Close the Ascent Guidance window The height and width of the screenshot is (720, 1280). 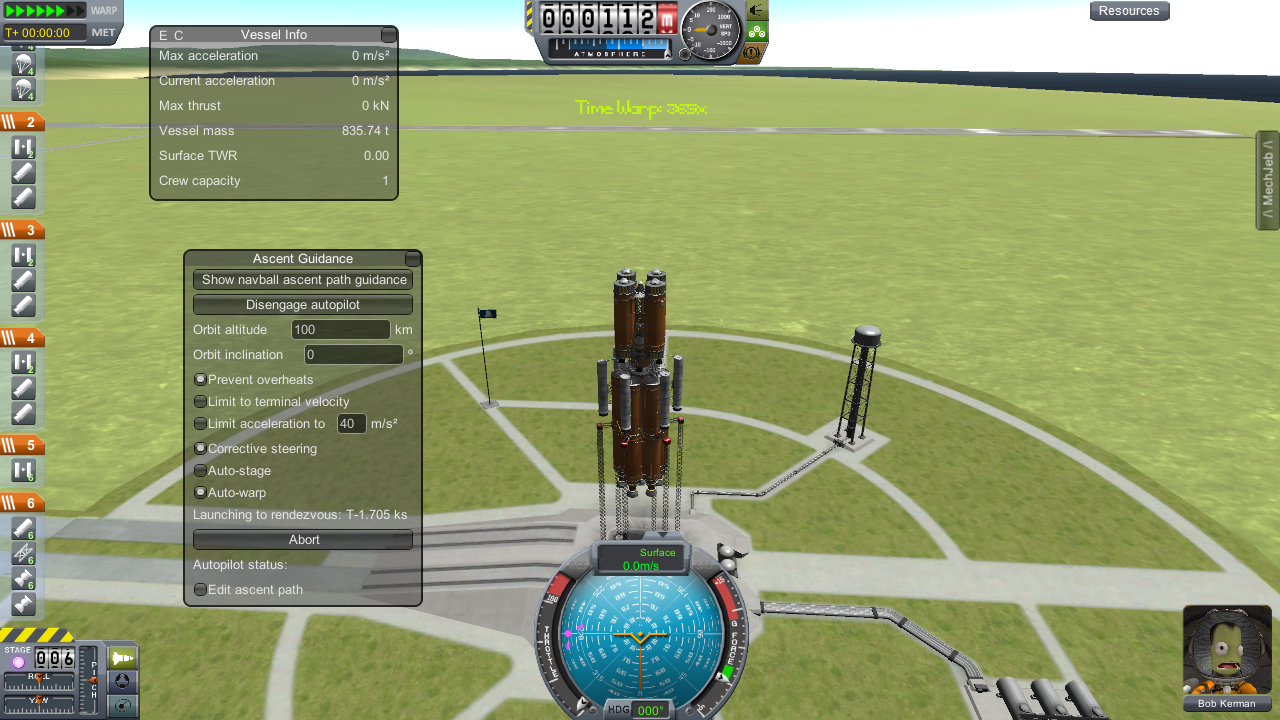click(x=412, y=259)
